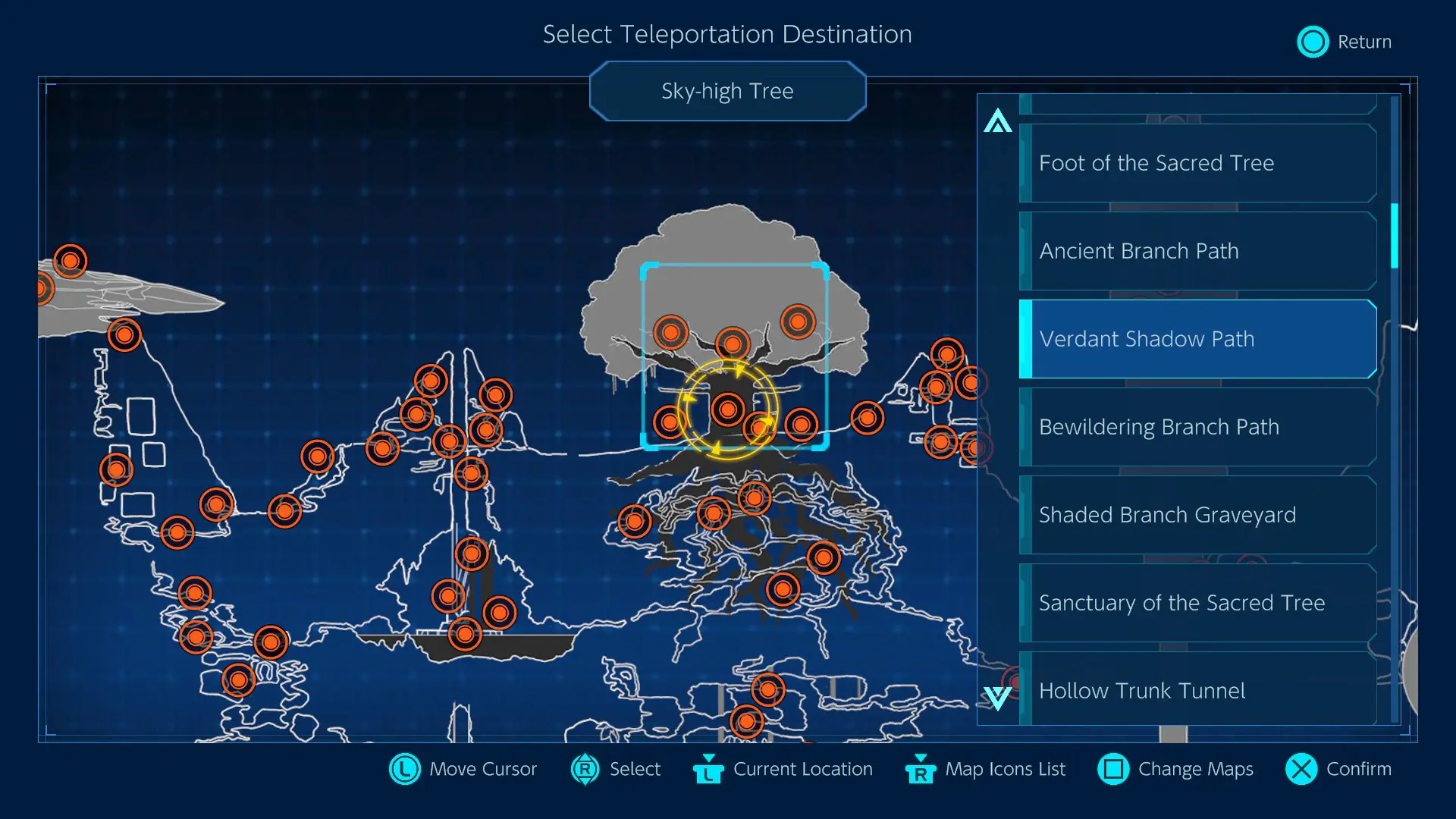This screenshot has height=819, width=1456.
Task: Click the Sky-high Tree map name banner
Action: pos(727,91)
